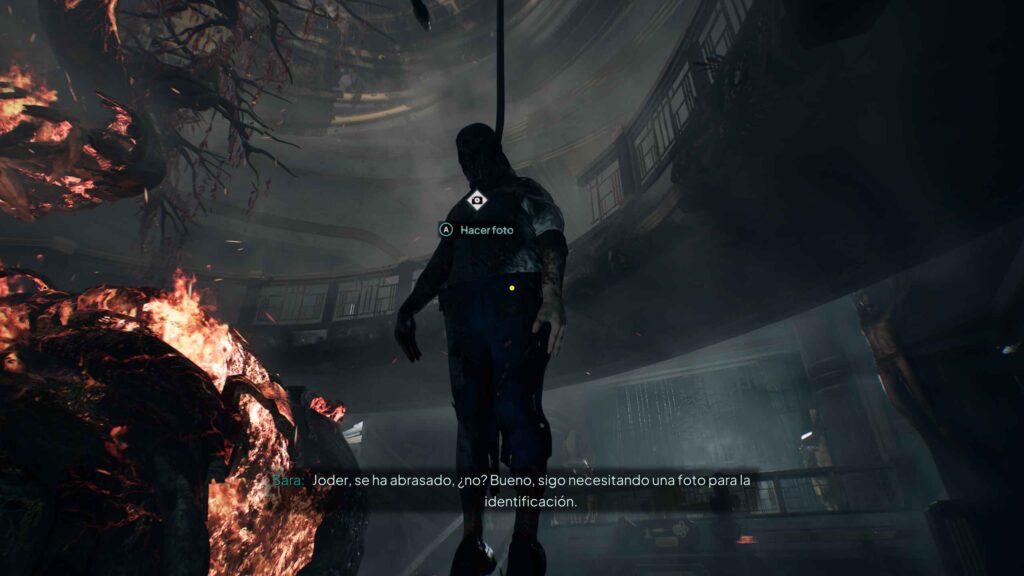Choose the Hacer foto action label
Image resolution: width=1024 pixels, height=576 pixels.
(x=487, y=230)
